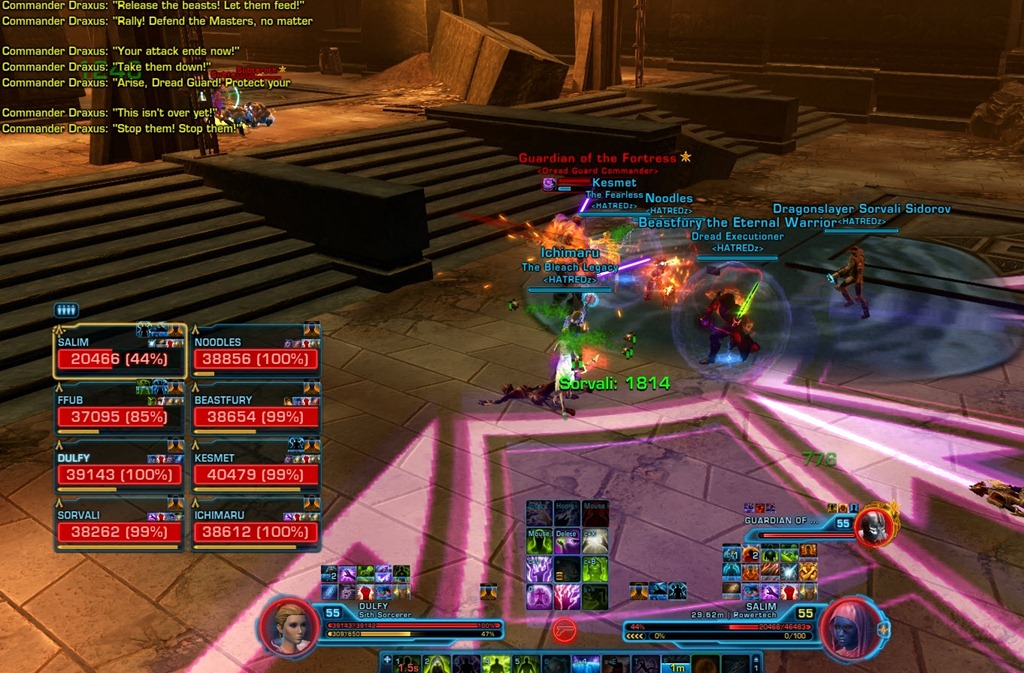1024x673 pixels.
Task: Activate the hooded figure ability on quickbar
Action: tap(437, 664)
